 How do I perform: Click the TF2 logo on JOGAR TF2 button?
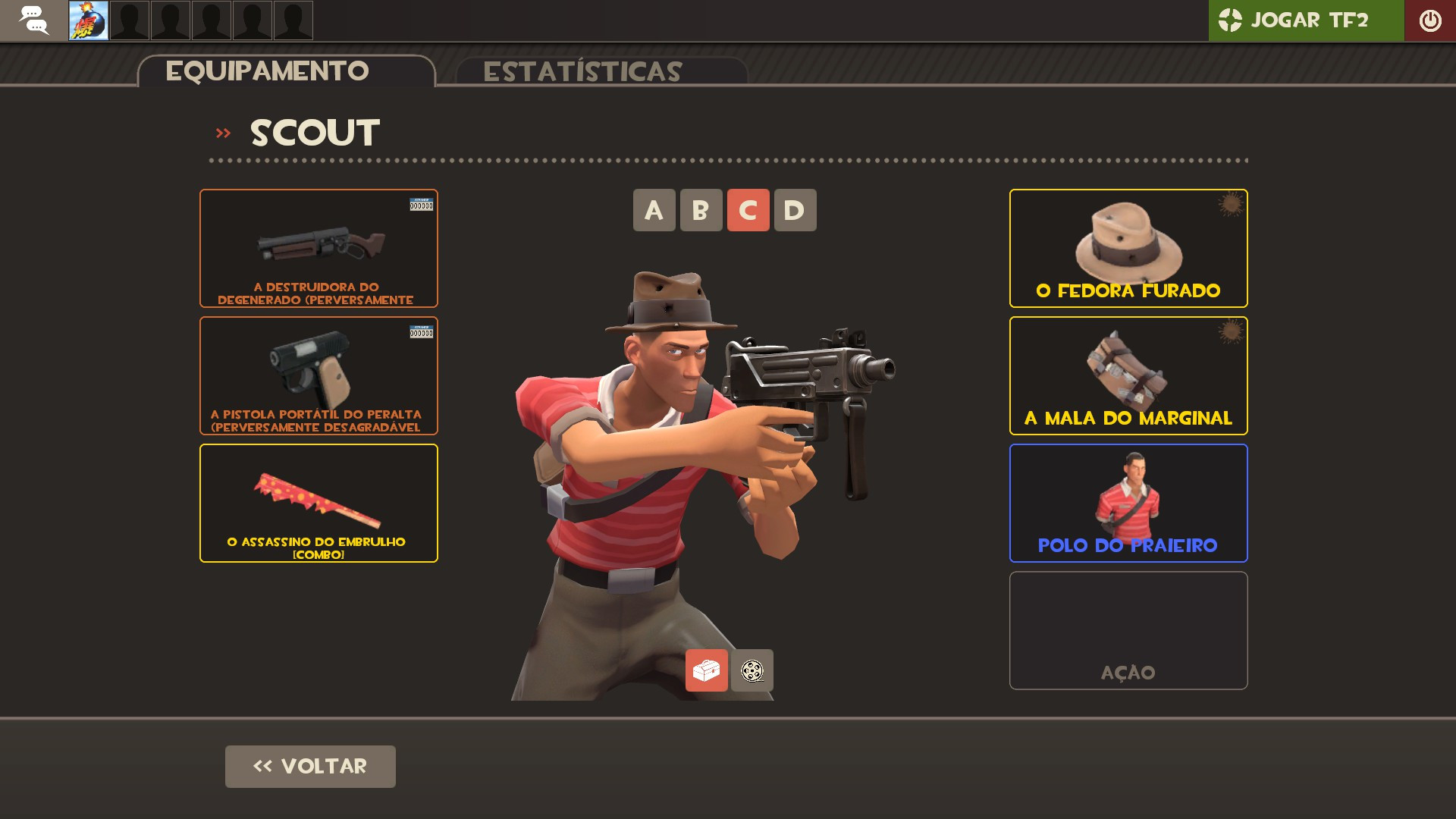click(x=1230, y=20)
